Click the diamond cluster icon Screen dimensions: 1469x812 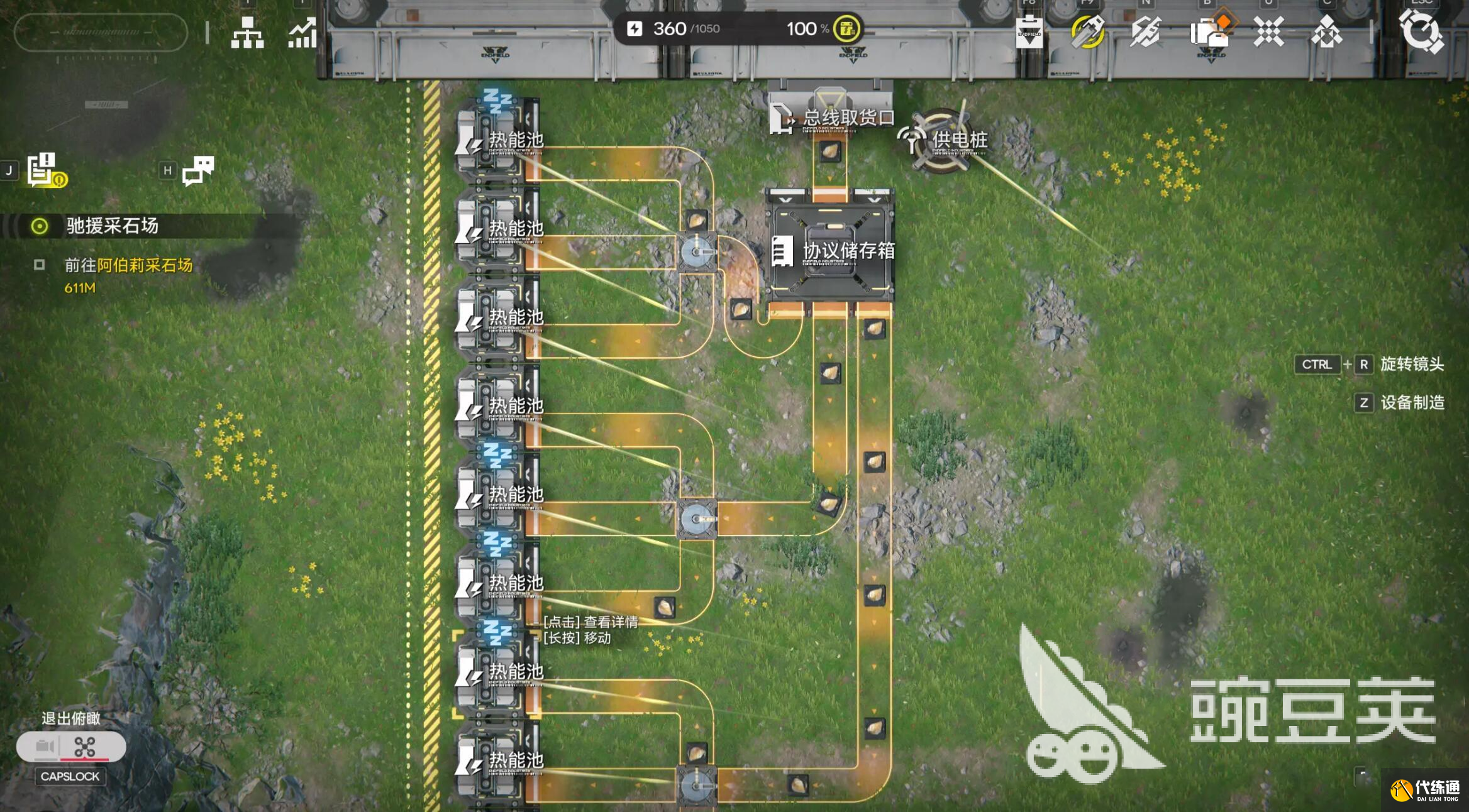pos(1326,33)
